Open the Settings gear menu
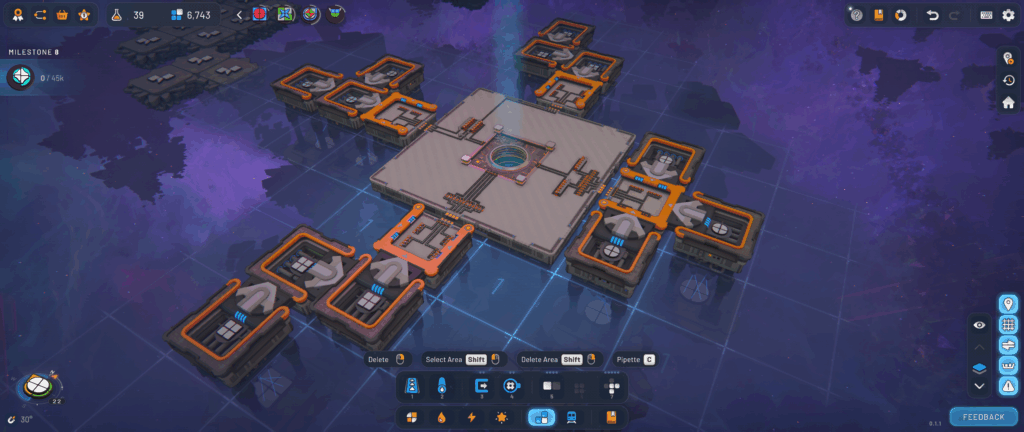Viewport: 1024px width, 432px height. click(x=1008, y=15)
